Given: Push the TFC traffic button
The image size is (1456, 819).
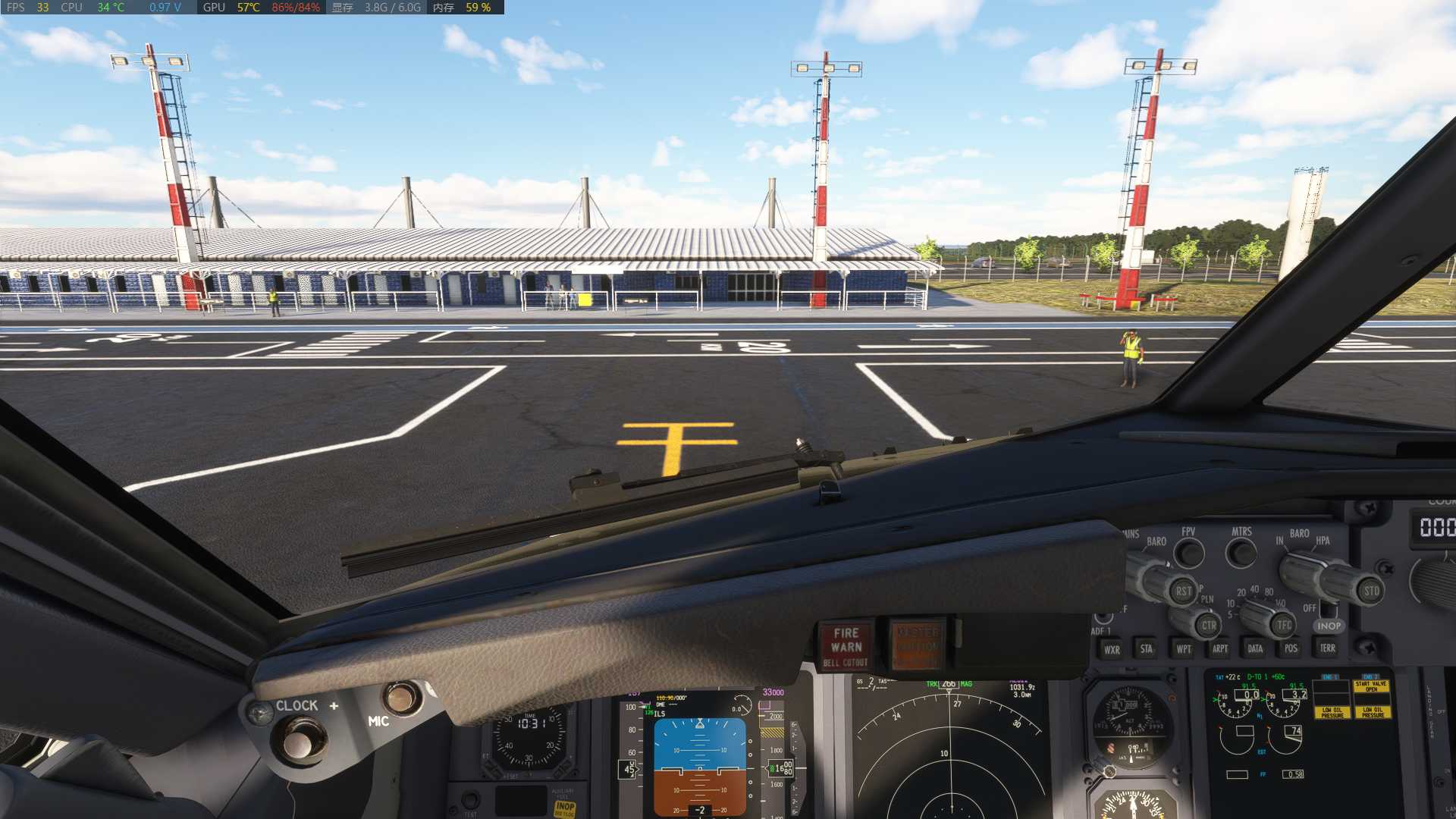Looking at the screenshot, I should pyautogui.click(x=1283, y=626).
